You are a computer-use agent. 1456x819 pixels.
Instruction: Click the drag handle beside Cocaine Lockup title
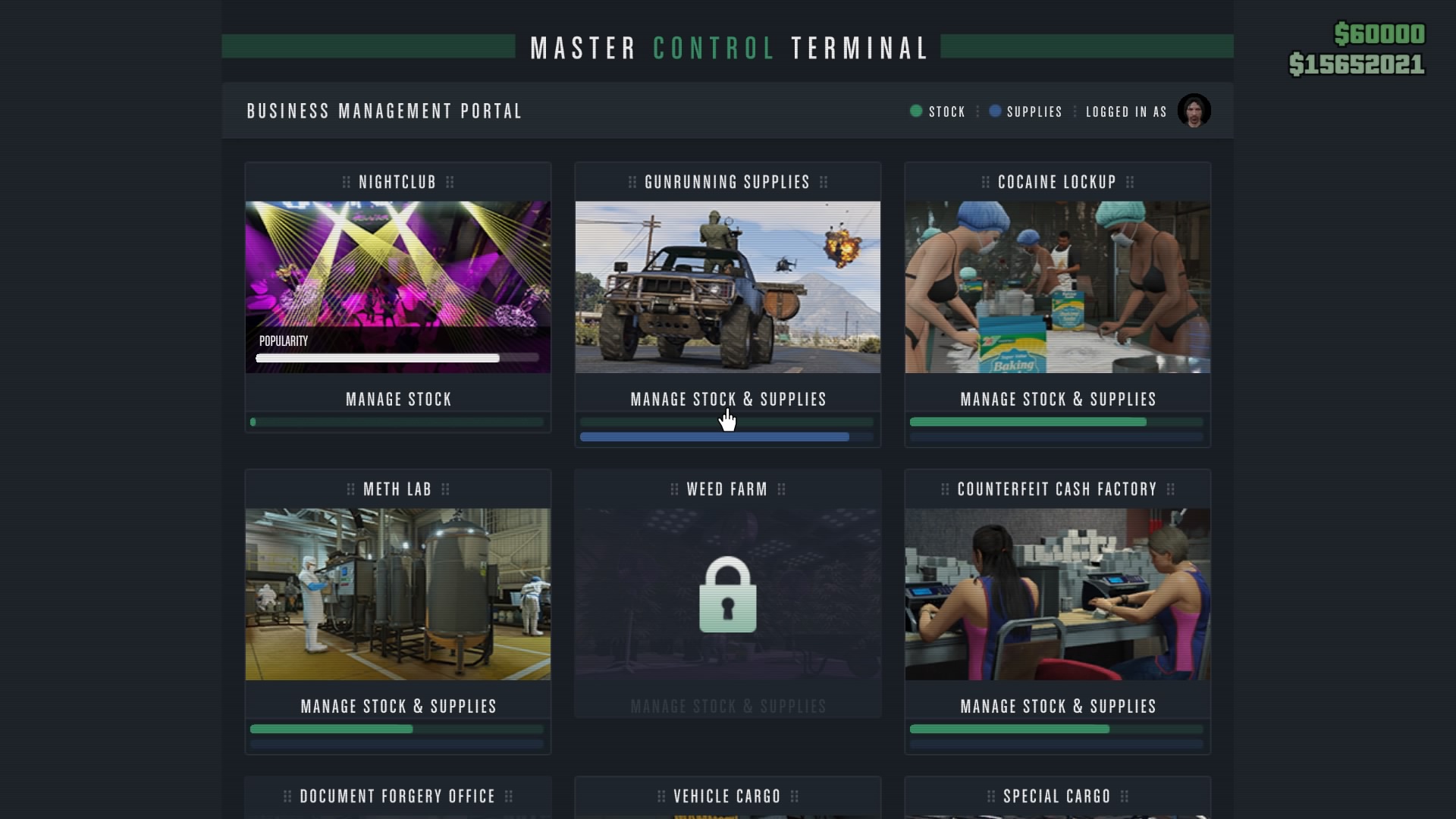(985, 182)
